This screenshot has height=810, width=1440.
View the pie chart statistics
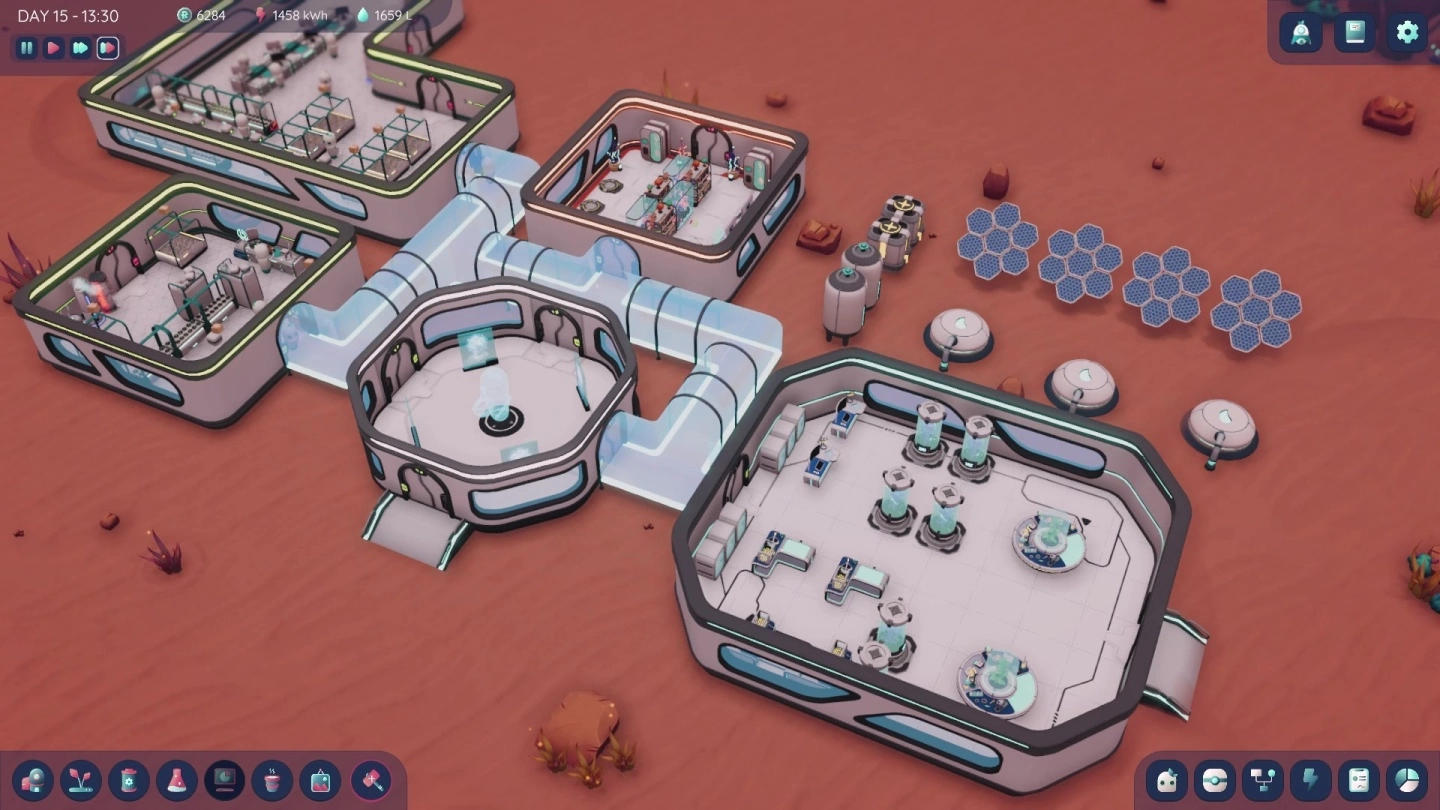click(x=1407, y=781)
